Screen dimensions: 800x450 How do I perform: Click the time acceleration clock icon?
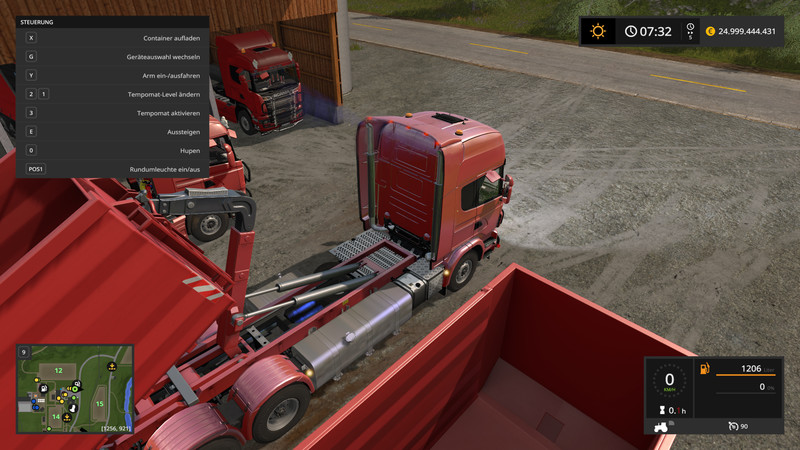689,28
